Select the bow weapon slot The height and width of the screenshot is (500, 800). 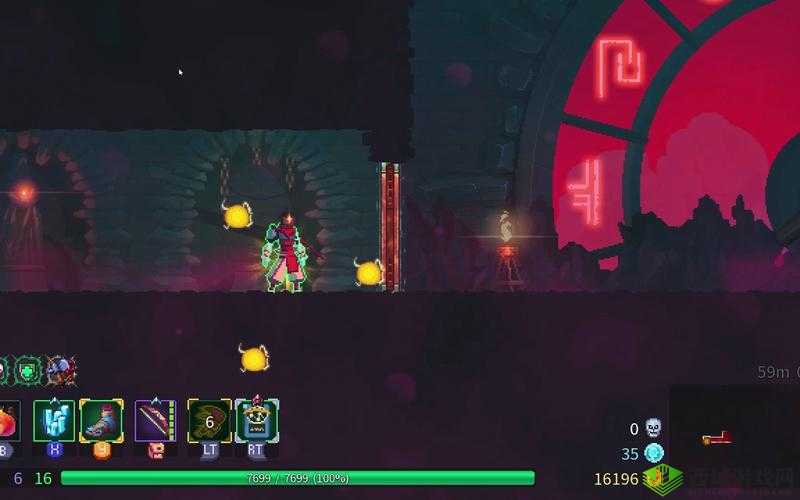[x=155, y=420]
